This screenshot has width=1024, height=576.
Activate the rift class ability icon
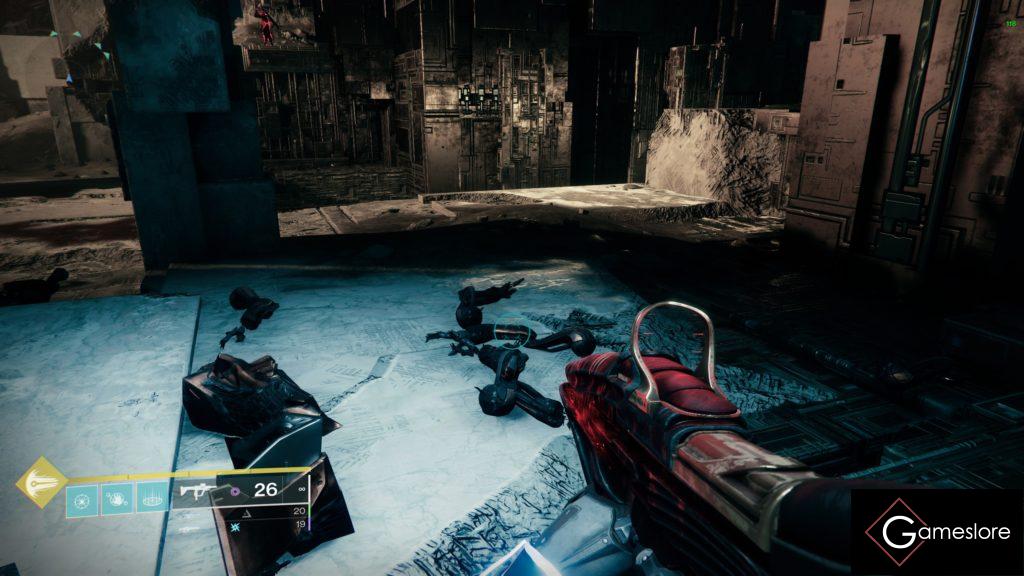pyautogui.click(x=152, y=498)
